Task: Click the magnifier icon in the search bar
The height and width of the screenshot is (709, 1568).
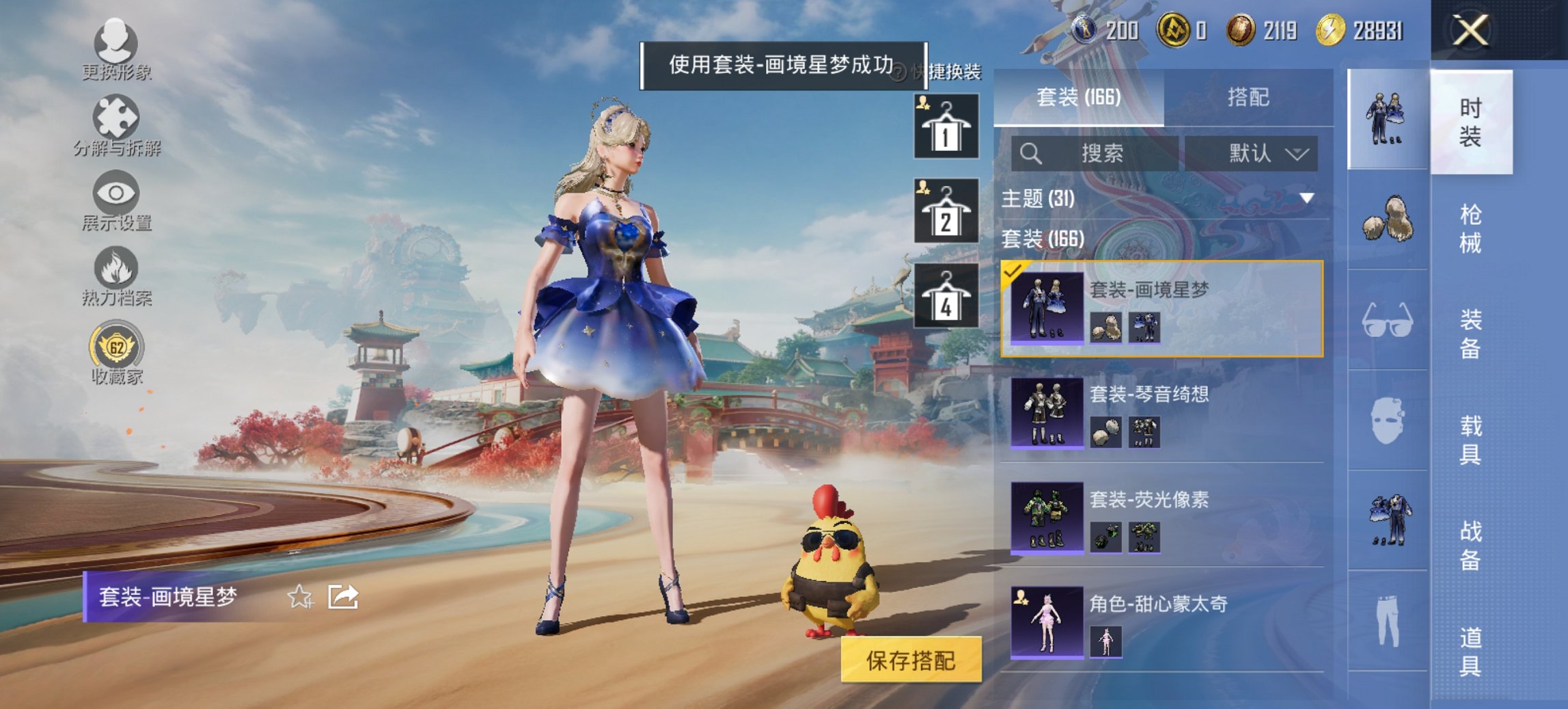Action: (x=1032, y=152)
